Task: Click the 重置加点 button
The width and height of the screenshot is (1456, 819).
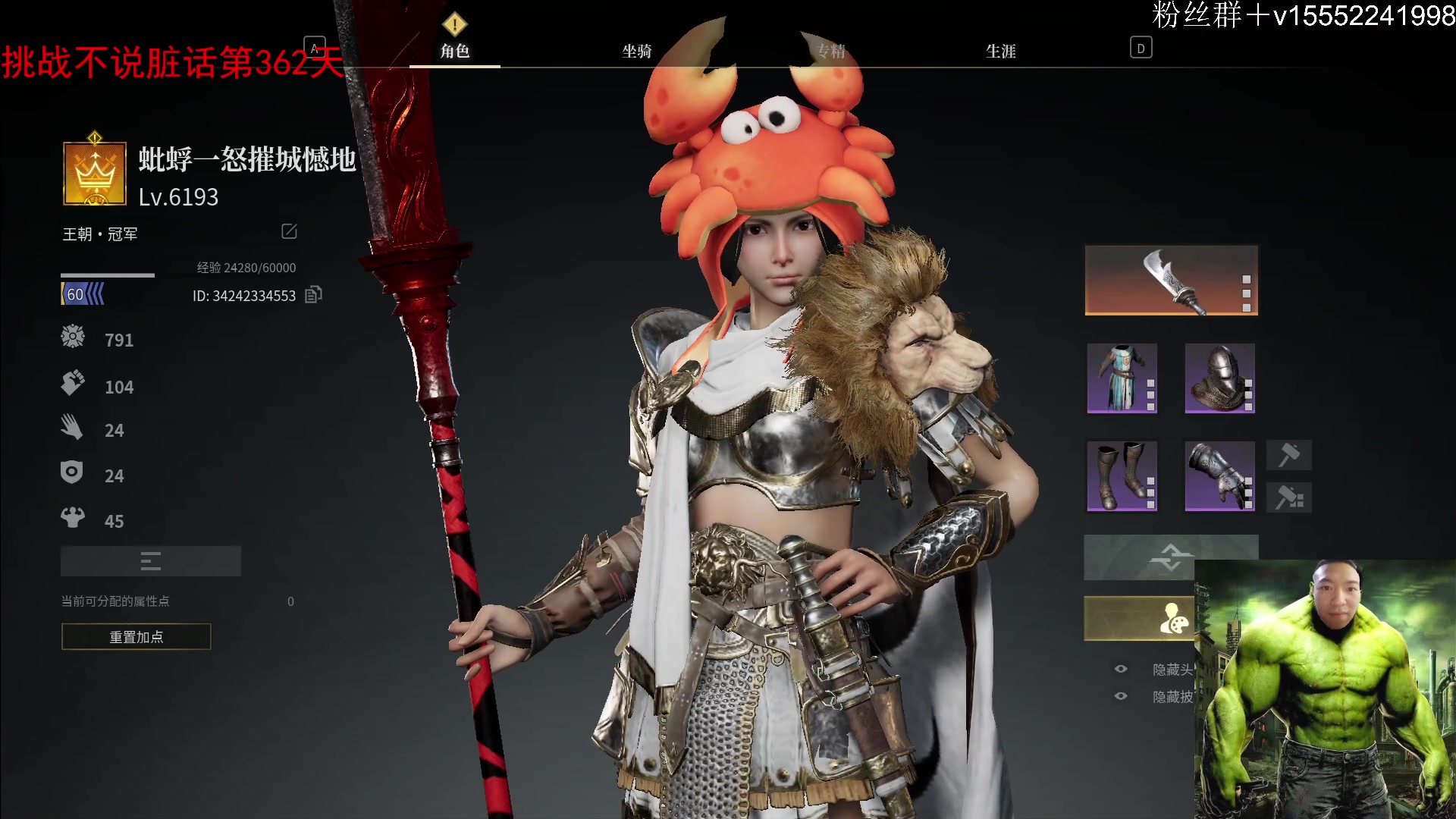Action: point(136,637)
